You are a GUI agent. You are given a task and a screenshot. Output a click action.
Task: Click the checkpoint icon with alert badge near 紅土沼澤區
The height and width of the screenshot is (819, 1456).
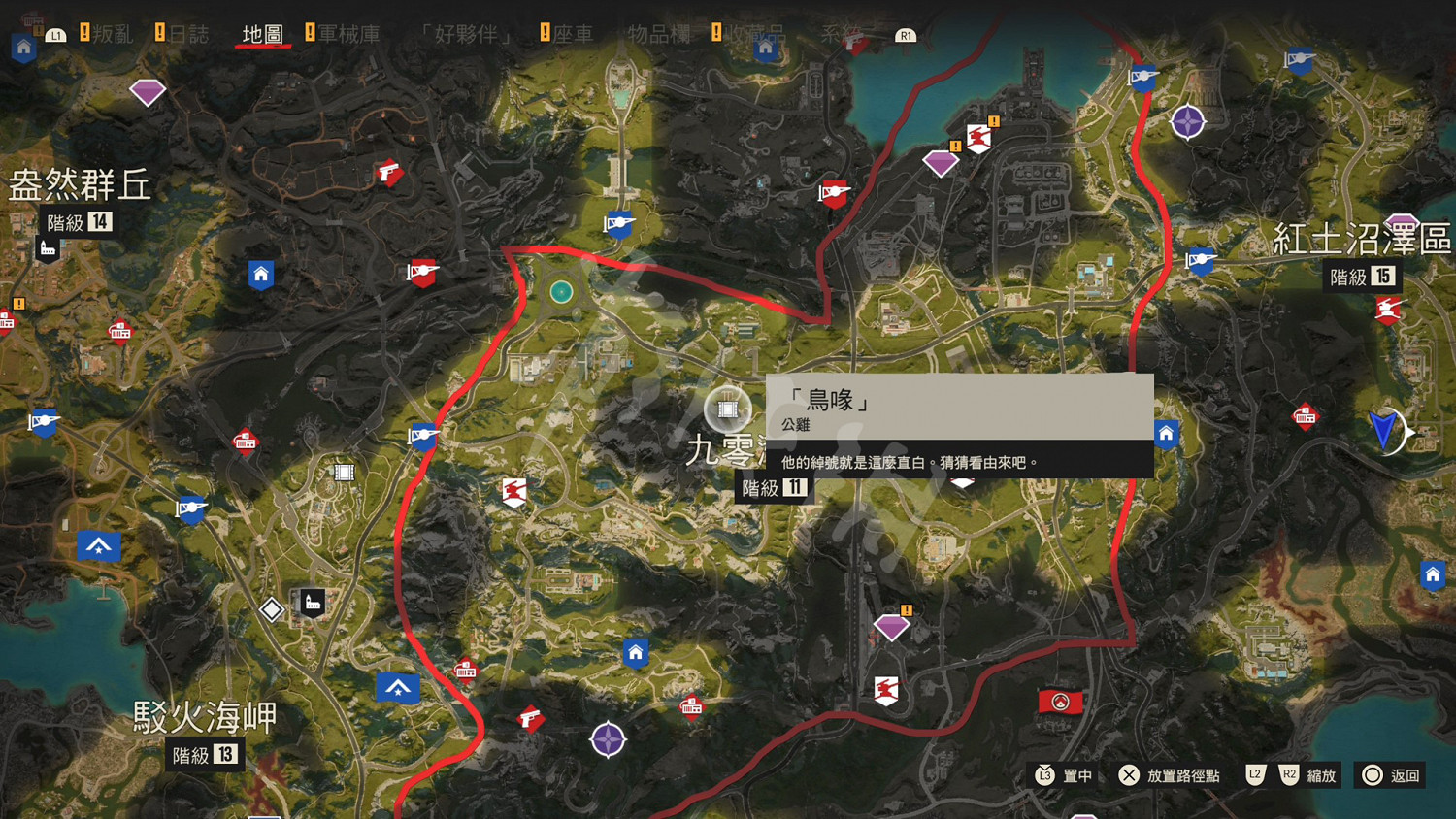point(980,138)
